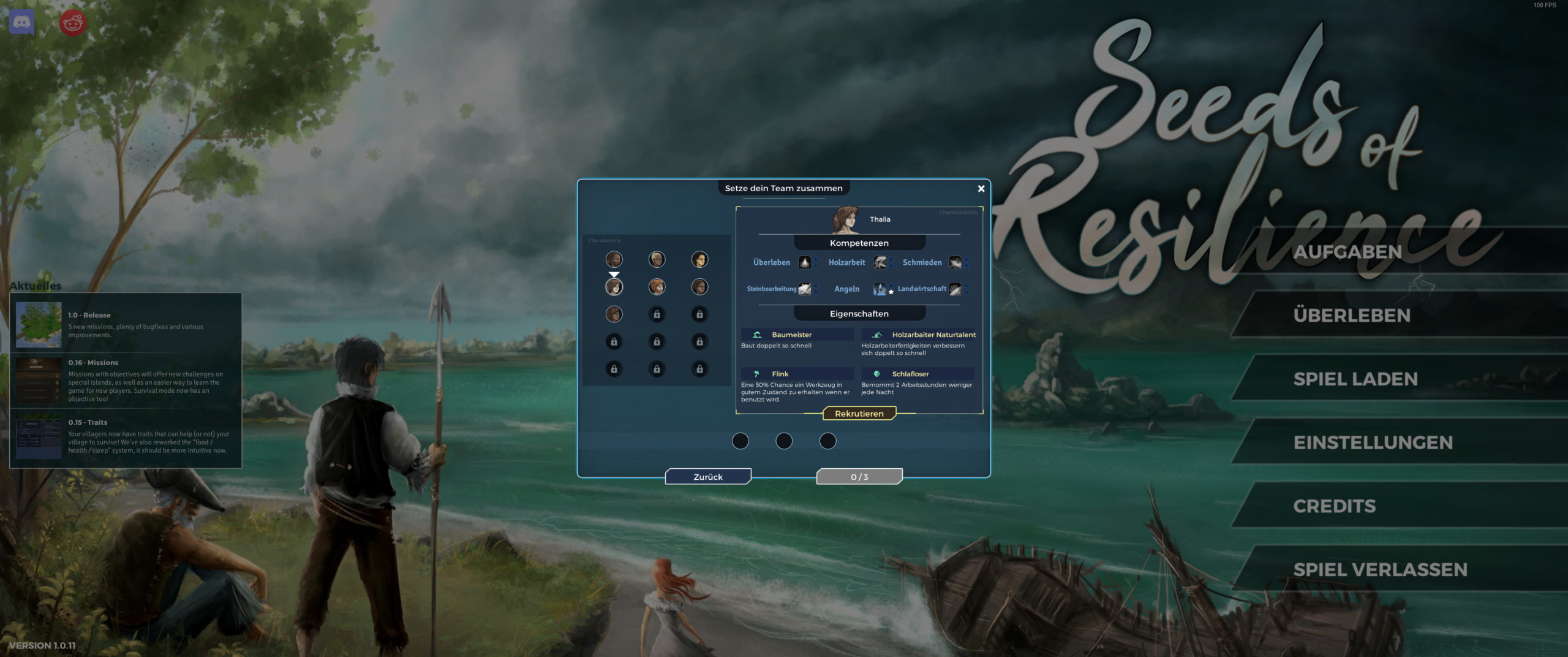Select Thalia's portrait in the character list

(x=614, y=287)
